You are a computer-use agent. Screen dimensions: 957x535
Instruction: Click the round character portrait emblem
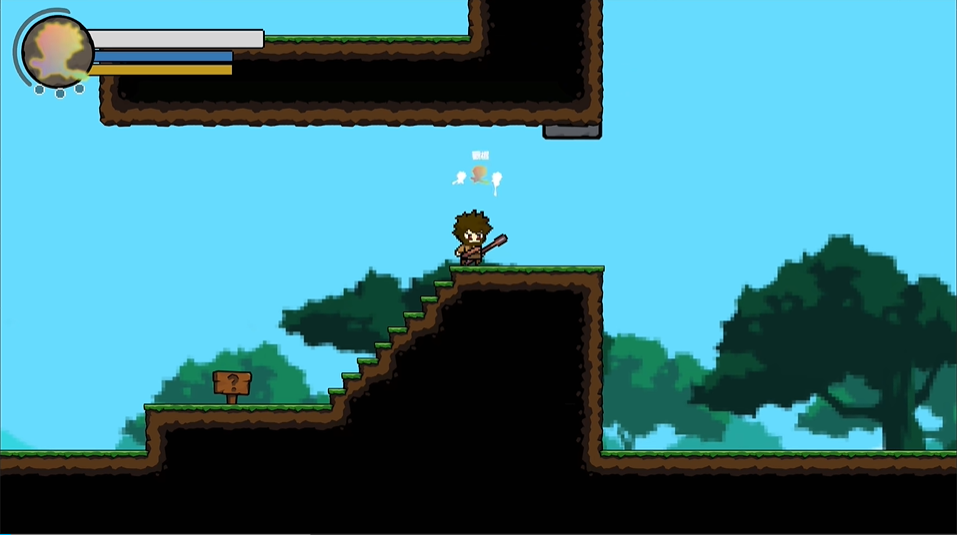click(57, 51)
